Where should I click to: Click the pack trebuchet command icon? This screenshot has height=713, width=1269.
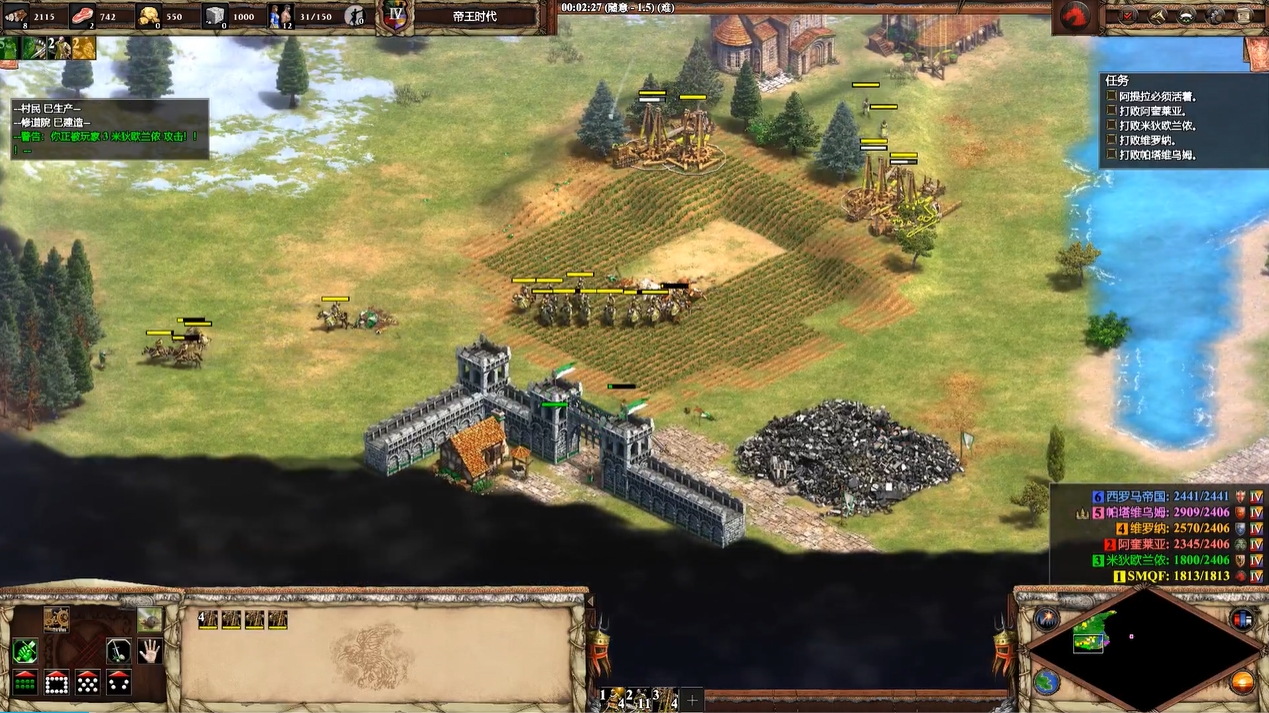[56, 620]
